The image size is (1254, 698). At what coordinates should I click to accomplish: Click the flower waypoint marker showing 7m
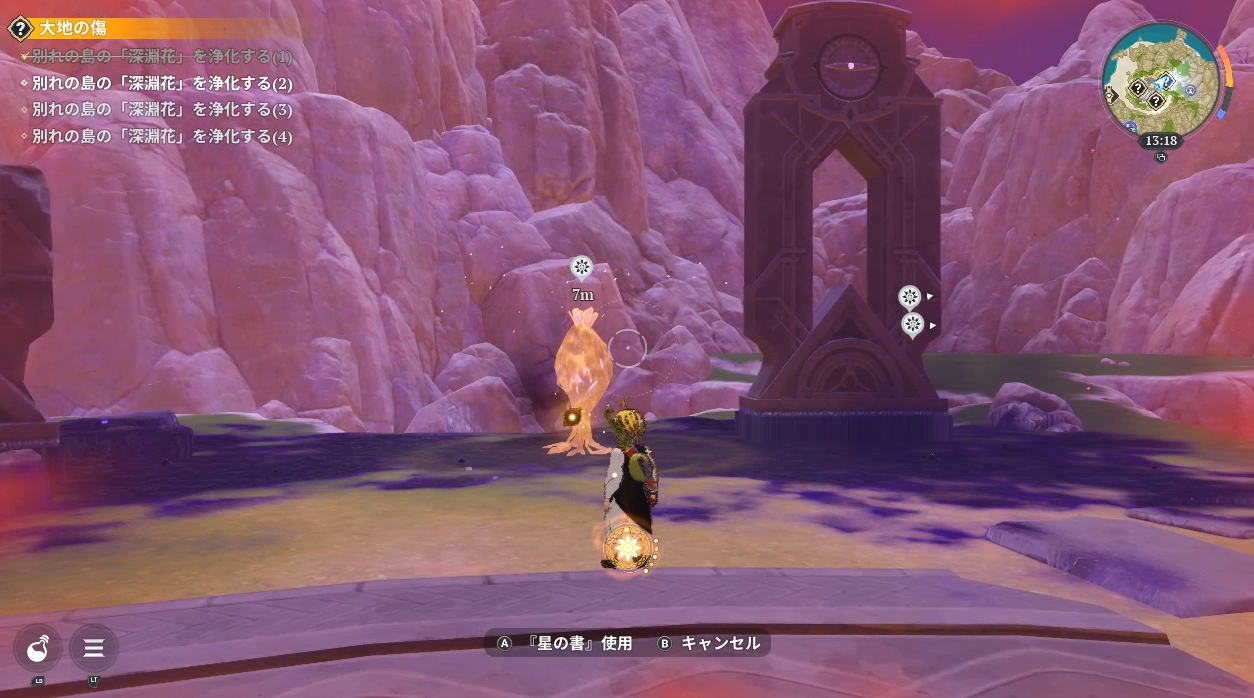pyautogui.click(x=581, y=267)
